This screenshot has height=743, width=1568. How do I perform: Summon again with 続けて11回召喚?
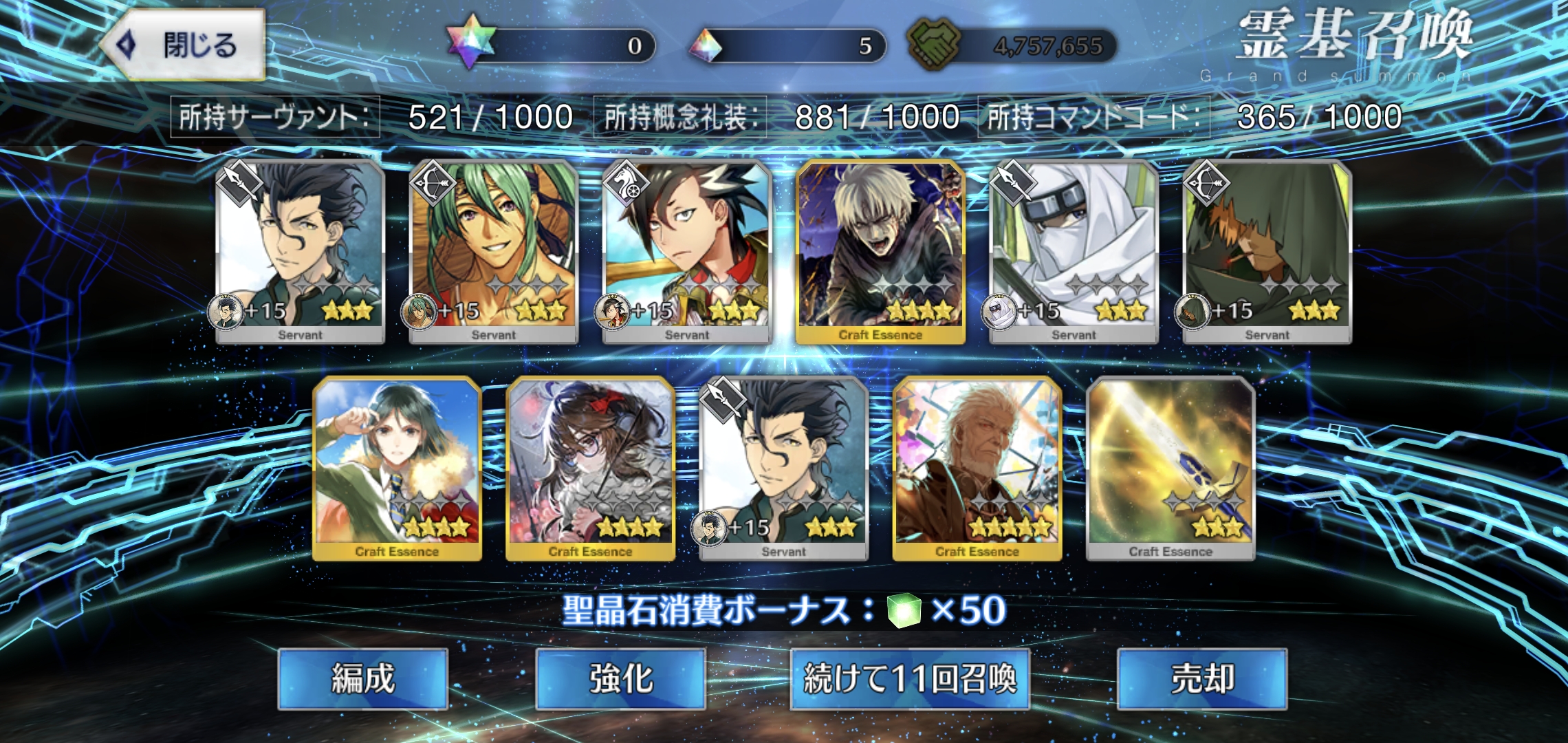(x=909, y=678)
